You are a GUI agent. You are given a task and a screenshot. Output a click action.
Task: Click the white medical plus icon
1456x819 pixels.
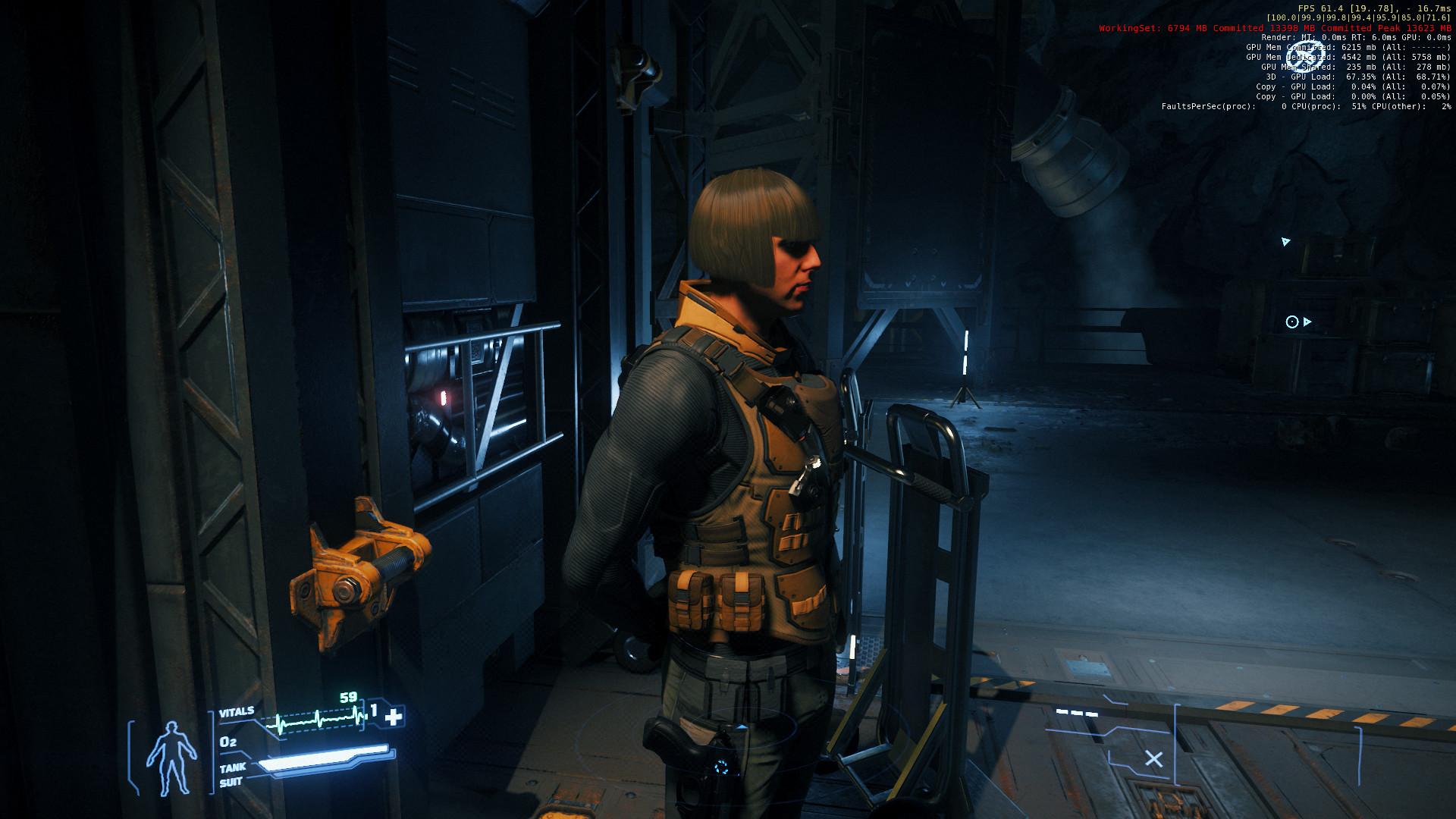point(394,717)
